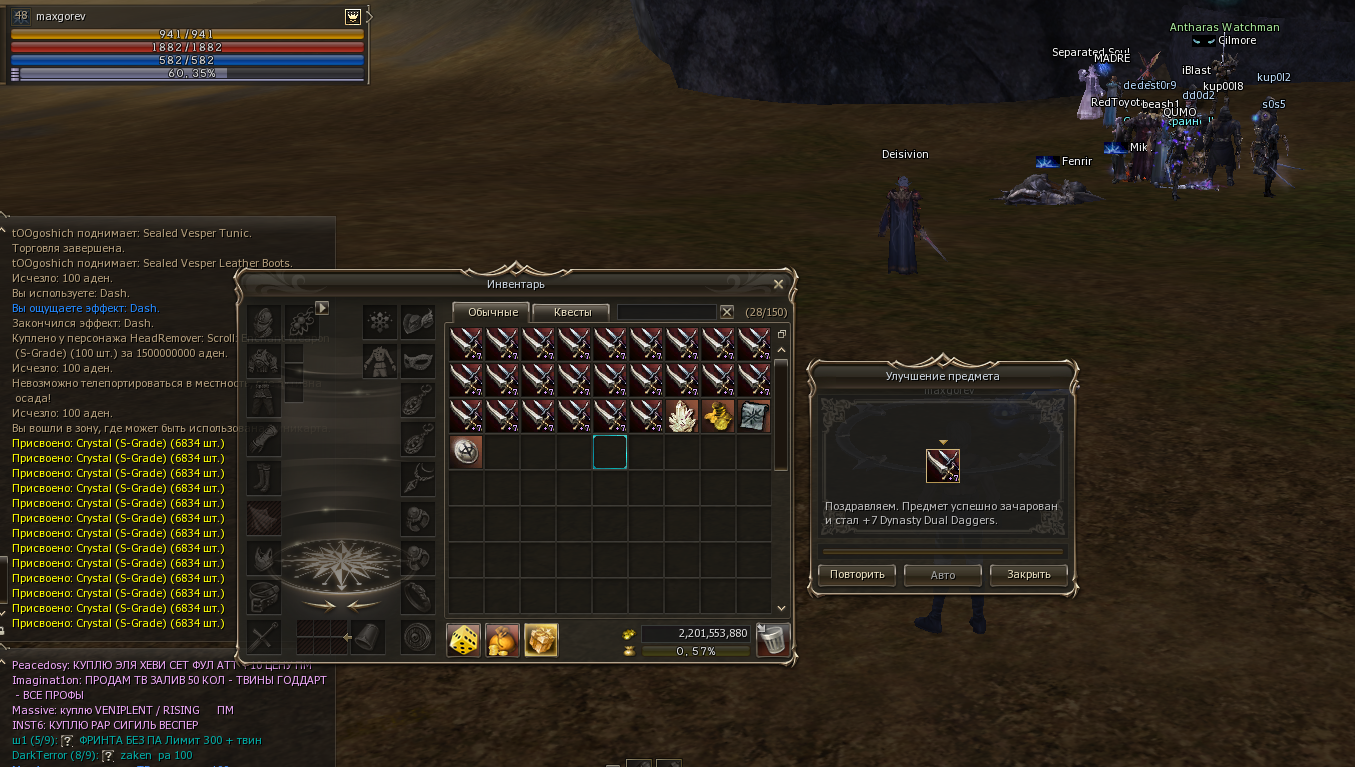Image resolution: width=1355 pixels, height=767 pixels.
Task: Expand the equipment panel with the small arrow button
Action: tap(322, 308)
